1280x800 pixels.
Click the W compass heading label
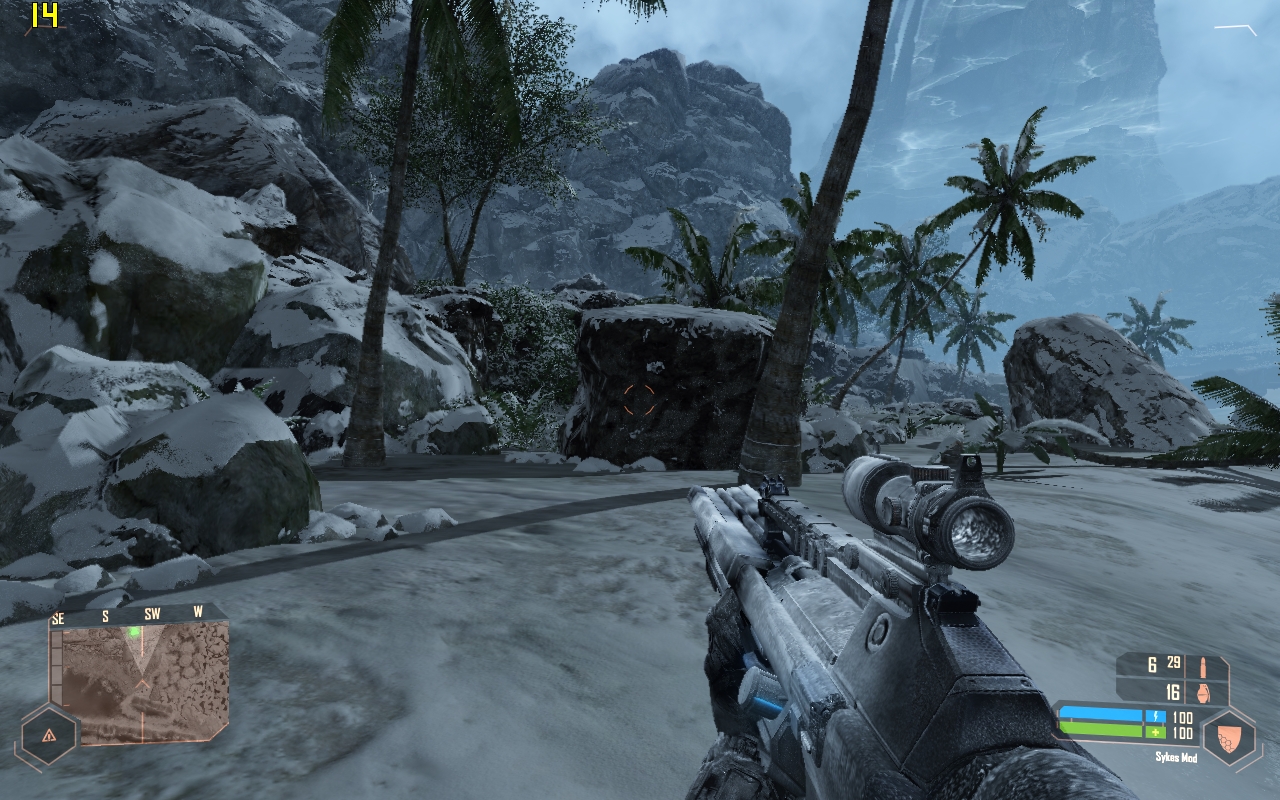198,610
